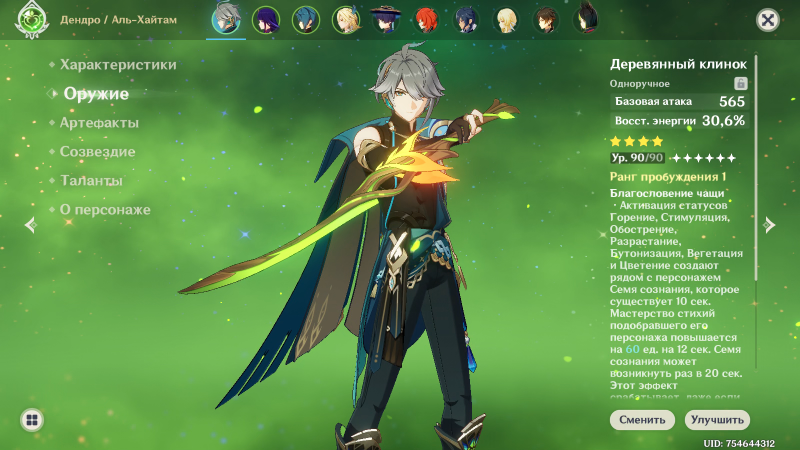Open the О персонаже entry

(105, 210)
